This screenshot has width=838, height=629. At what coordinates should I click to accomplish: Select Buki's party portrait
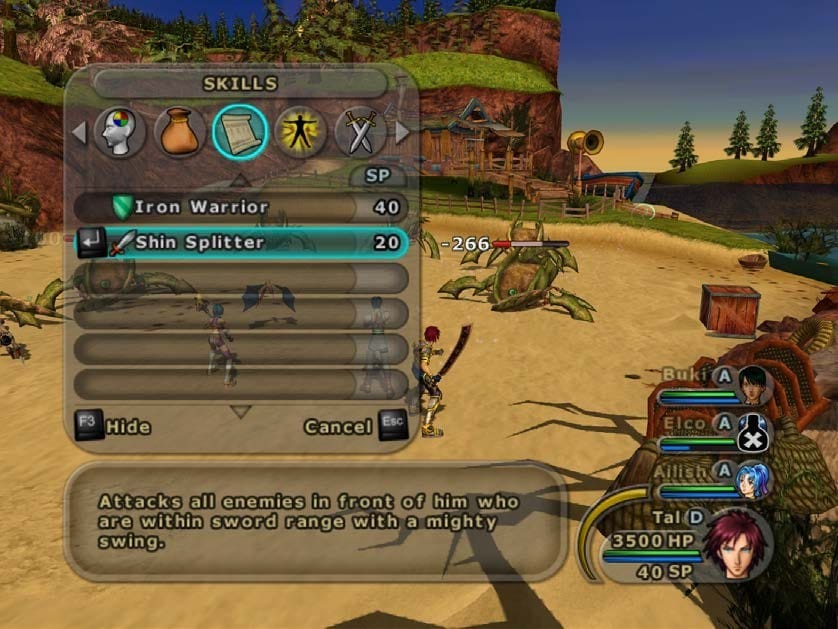754,382
